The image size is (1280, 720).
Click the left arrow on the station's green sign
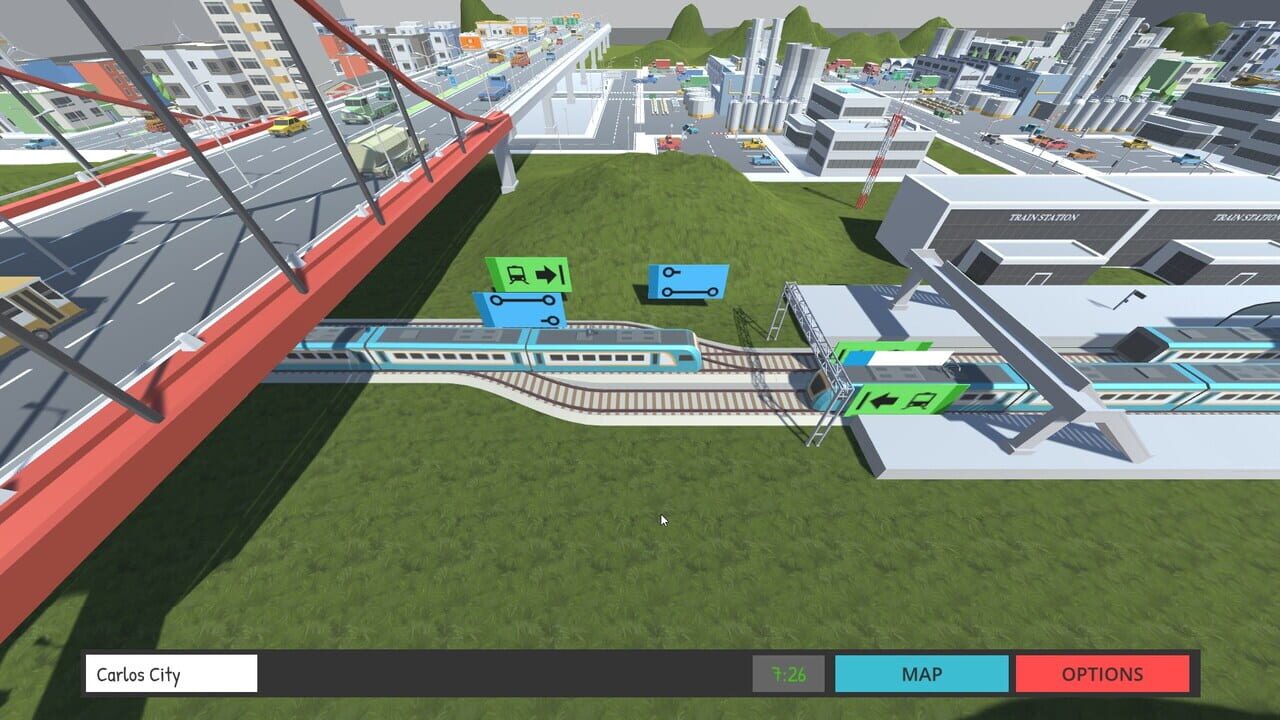[882, 400]
